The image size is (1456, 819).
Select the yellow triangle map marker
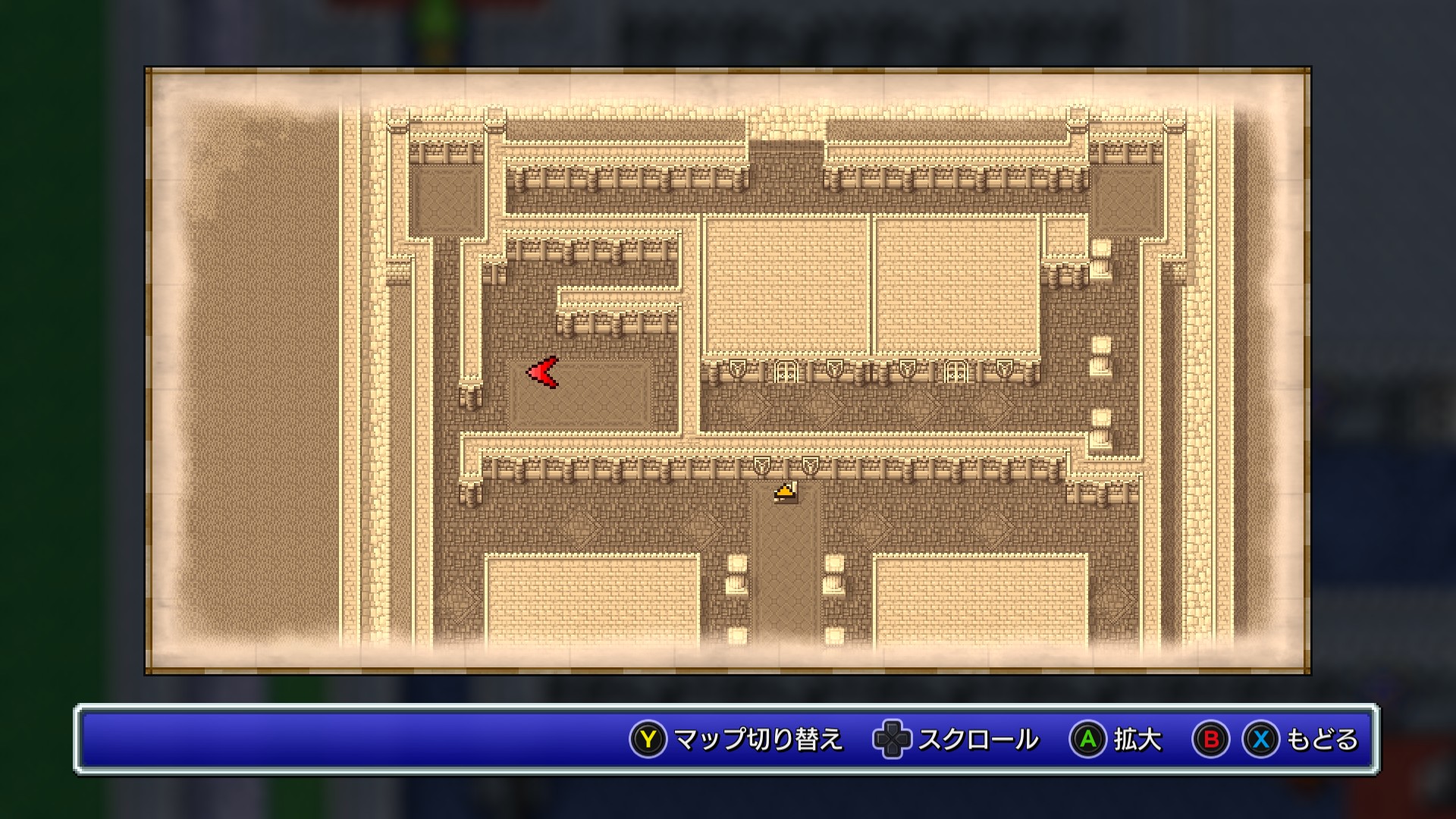[x=786, y=492]
